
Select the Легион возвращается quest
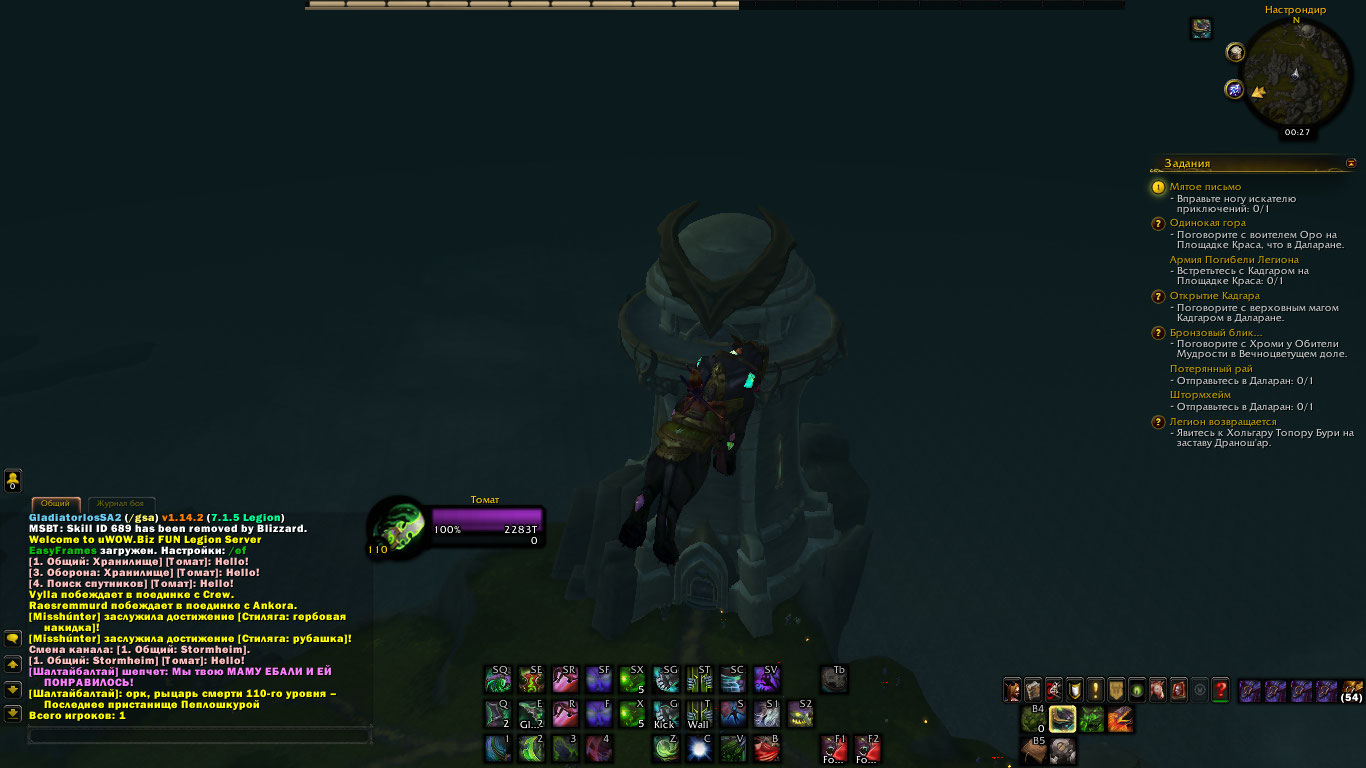[x=1222, y=422]
